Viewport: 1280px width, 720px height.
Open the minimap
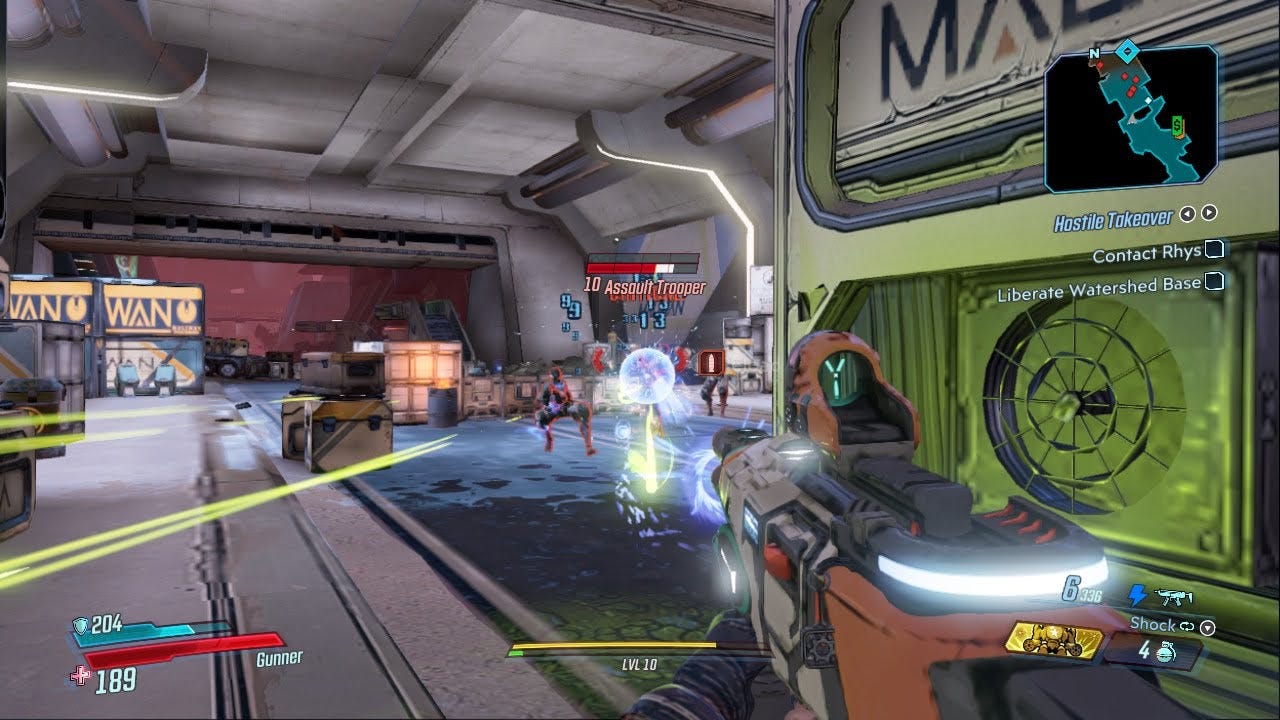[x=1131, y=117]
